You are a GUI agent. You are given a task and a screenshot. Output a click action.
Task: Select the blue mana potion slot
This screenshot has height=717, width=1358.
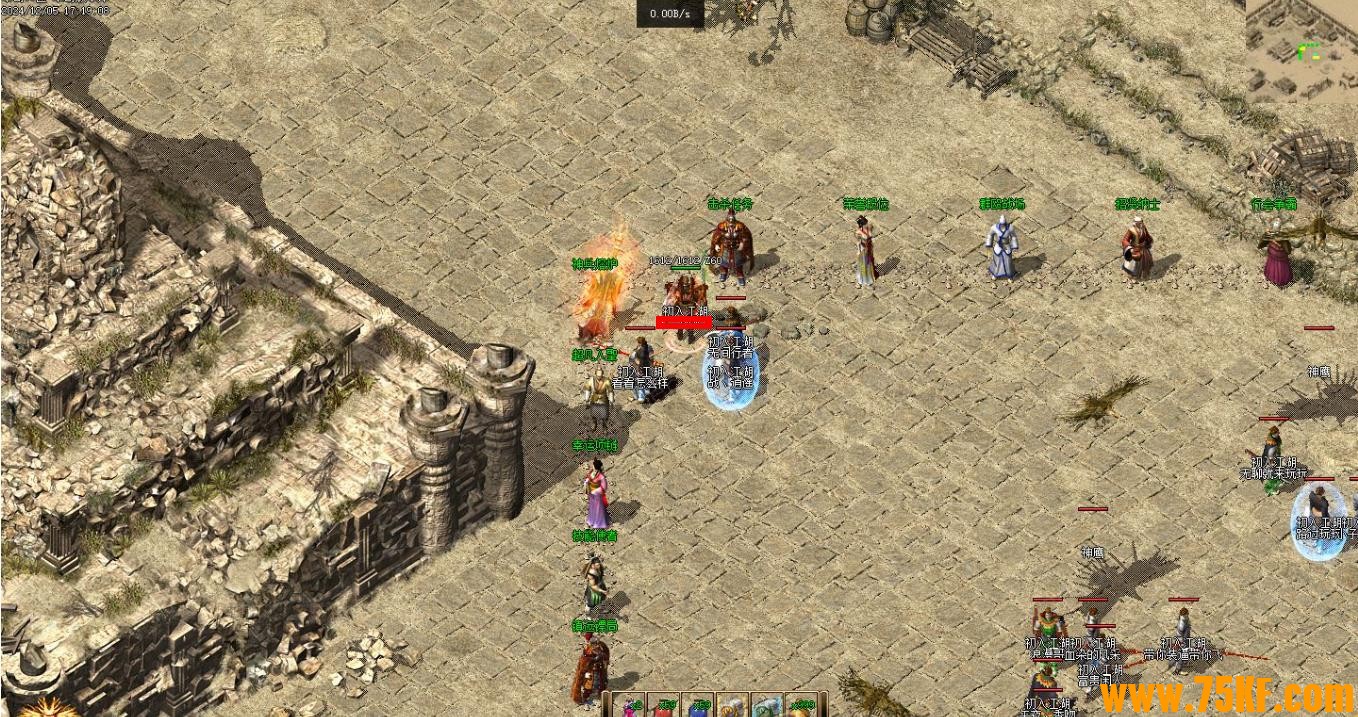tap(698, 705)
